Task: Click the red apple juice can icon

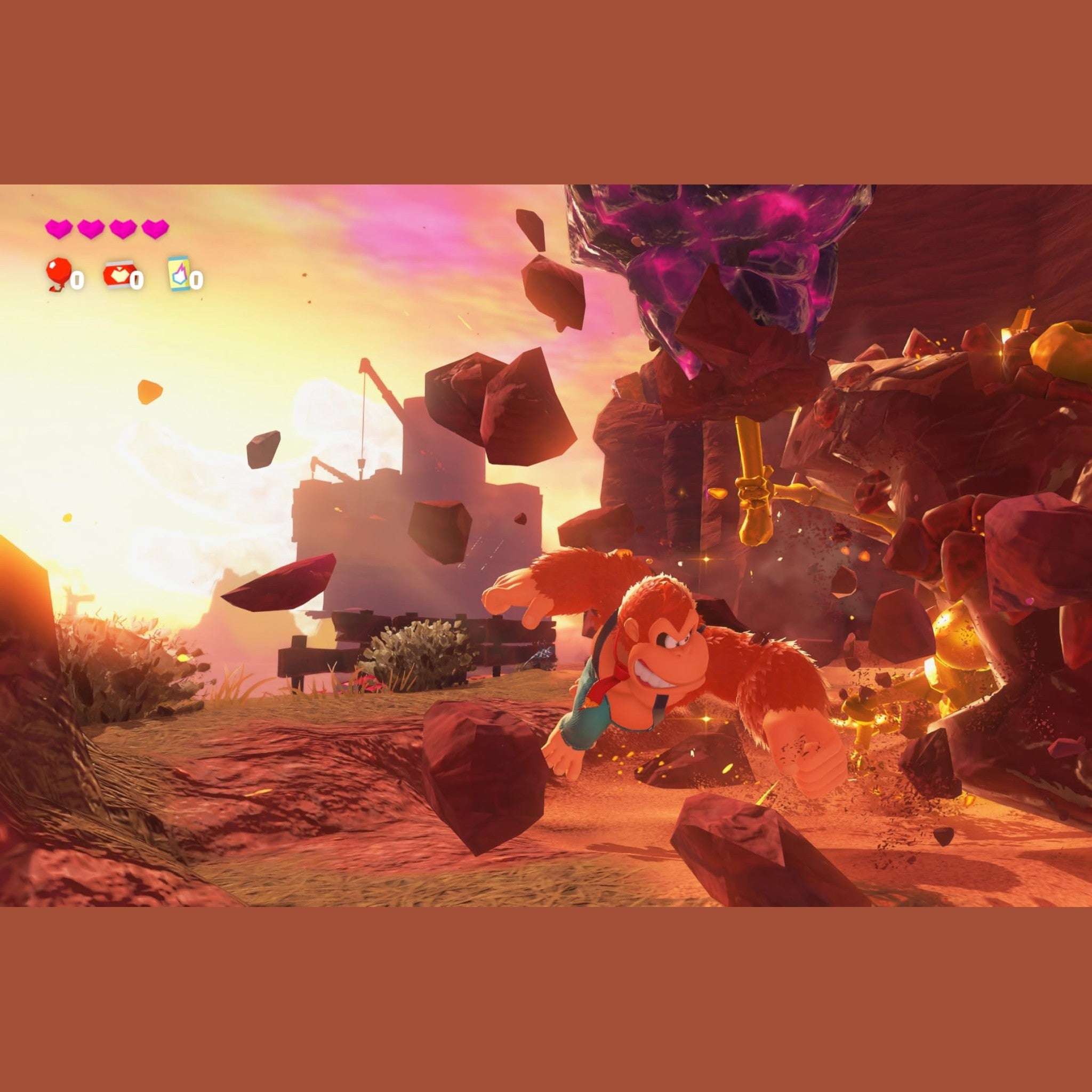Action: [119, 274]
